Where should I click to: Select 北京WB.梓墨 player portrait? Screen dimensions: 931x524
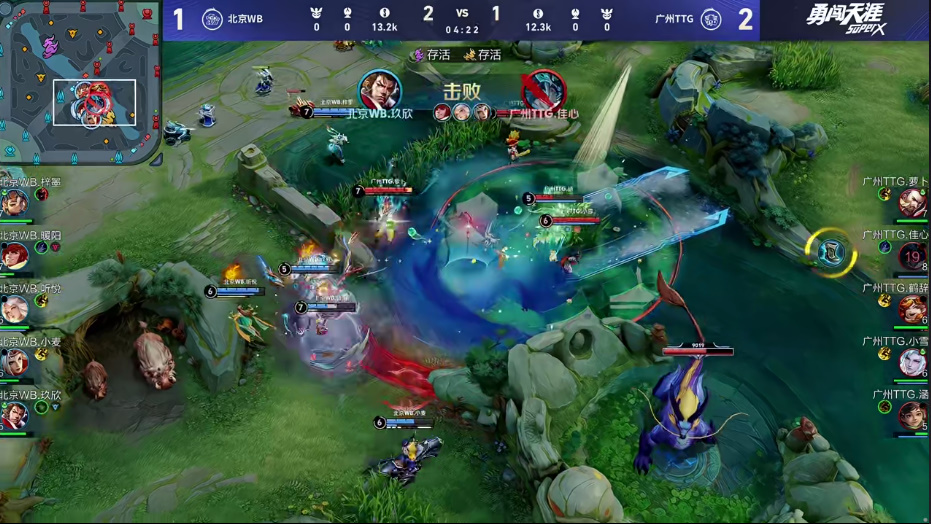[14, 203]
